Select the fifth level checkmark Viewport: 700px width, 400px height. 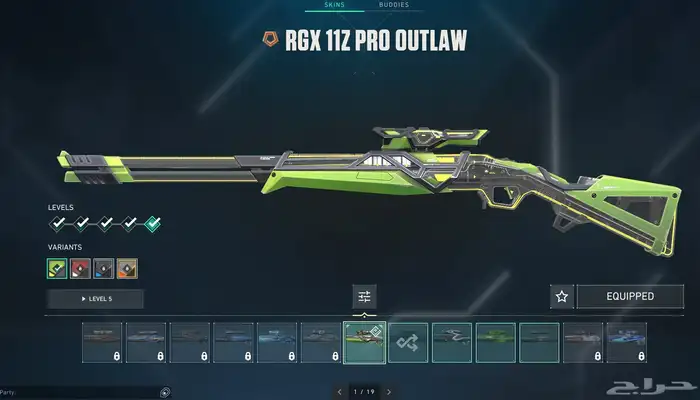pyautogui.click(x=152, y=224)
